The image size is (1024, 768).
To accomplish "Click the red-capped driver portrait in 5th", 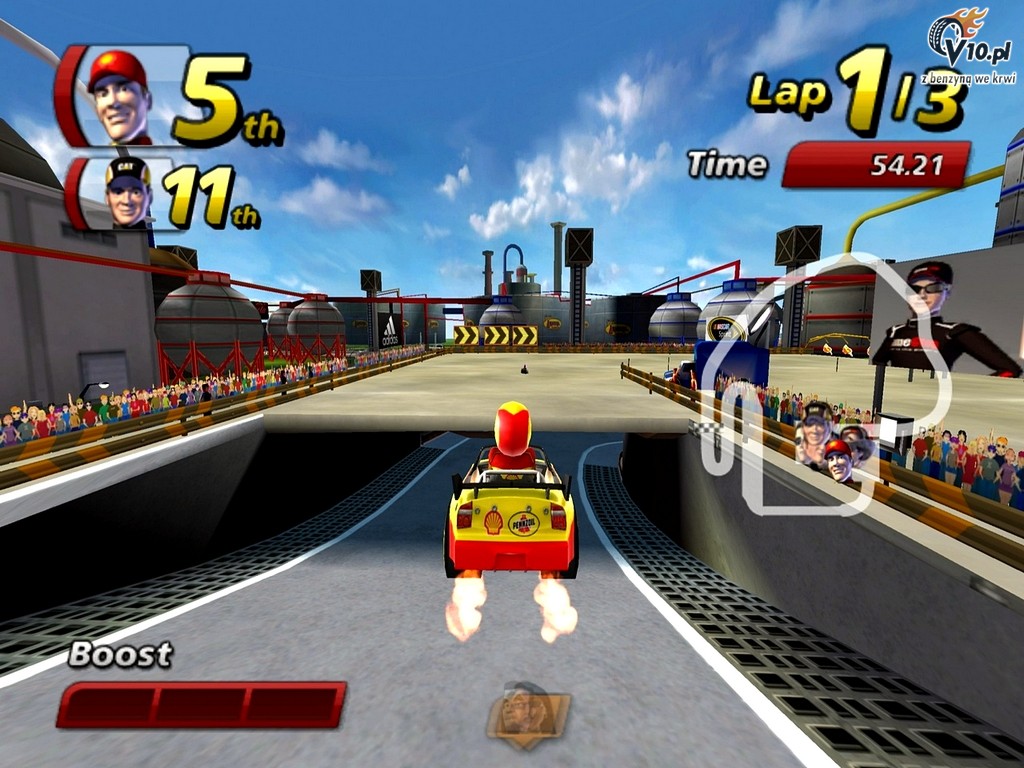I will [118, 96].
